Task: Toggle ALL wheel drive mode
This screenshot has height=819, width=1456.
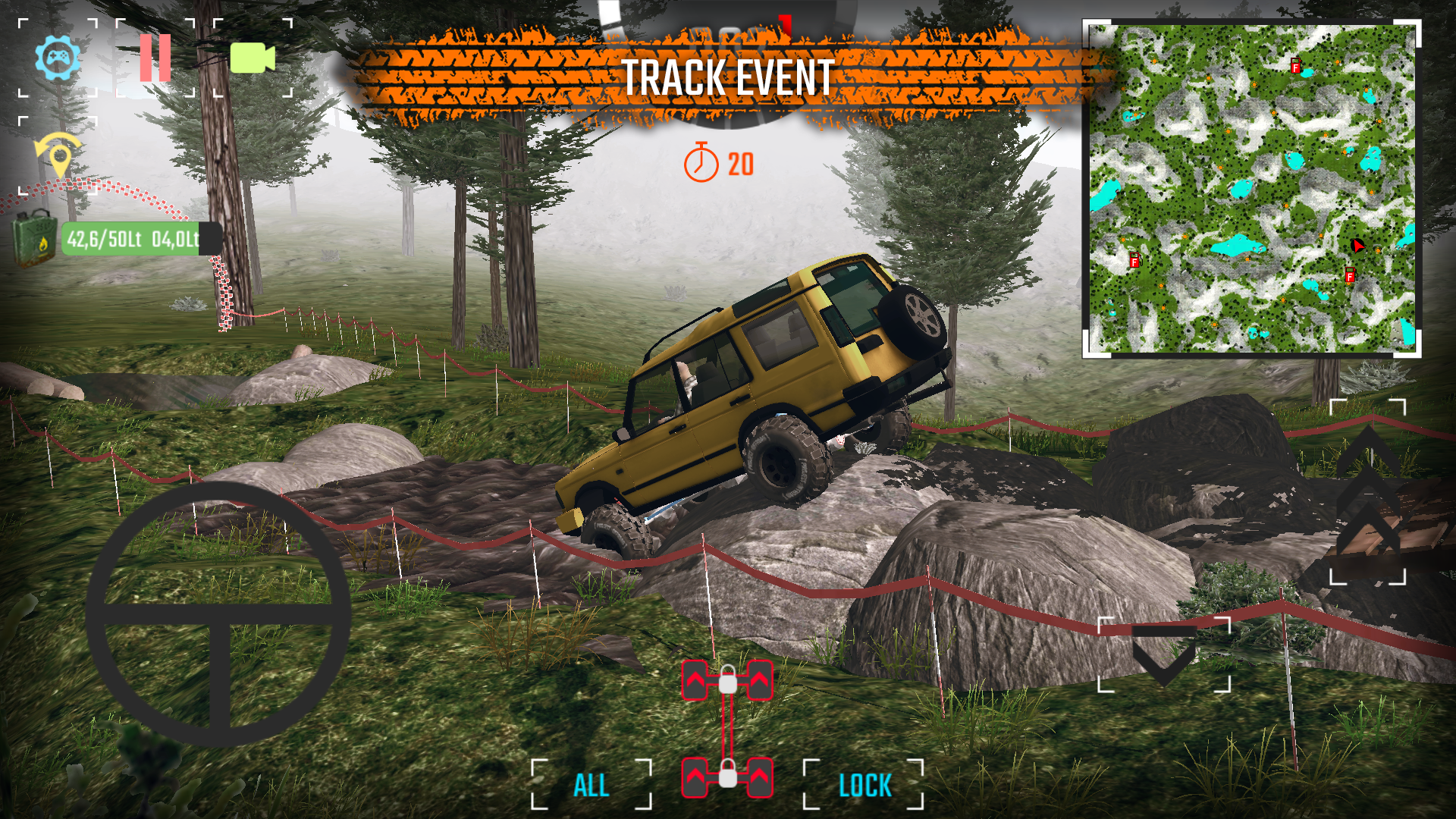Action: click(x=591, y=785)
